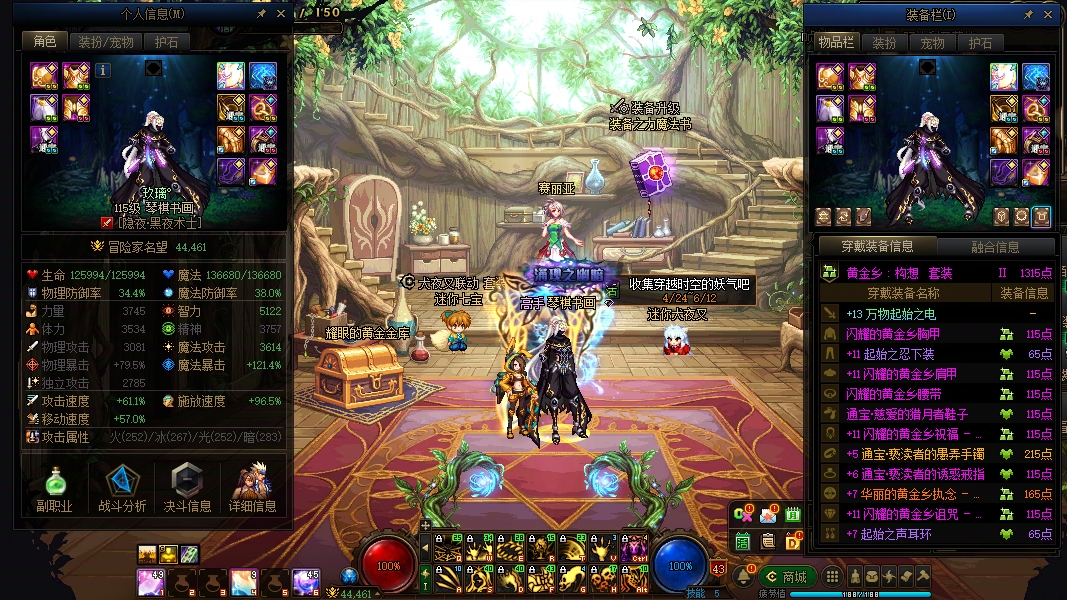This screenshot has height=600, width=1067.
Task: Toggle the 隐夜·黑夜术士 title checkbox
Action: [107, 222]
